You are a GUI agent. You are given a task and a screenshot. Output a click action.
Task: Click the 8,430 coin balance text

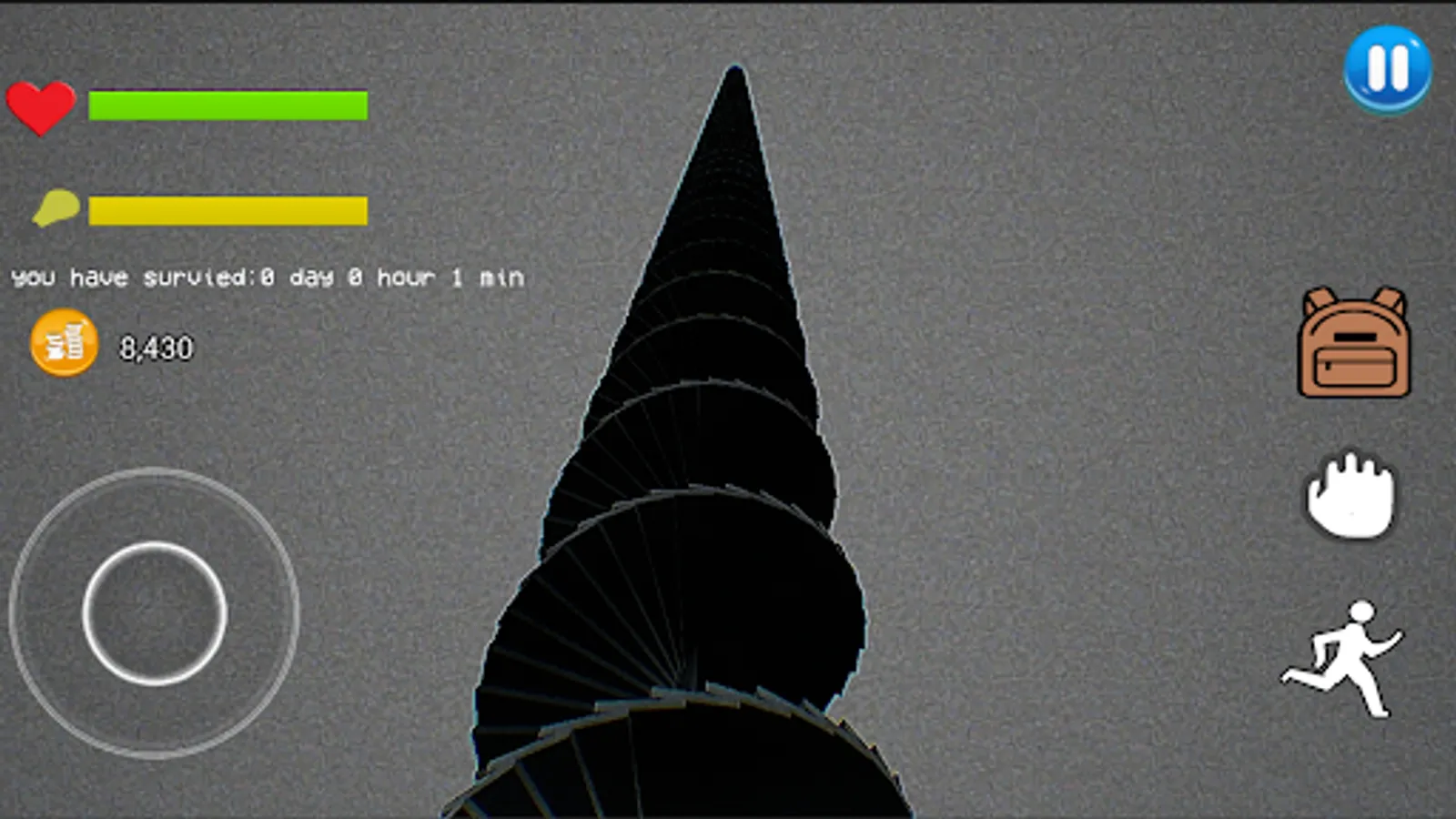(x=156, y=347)
